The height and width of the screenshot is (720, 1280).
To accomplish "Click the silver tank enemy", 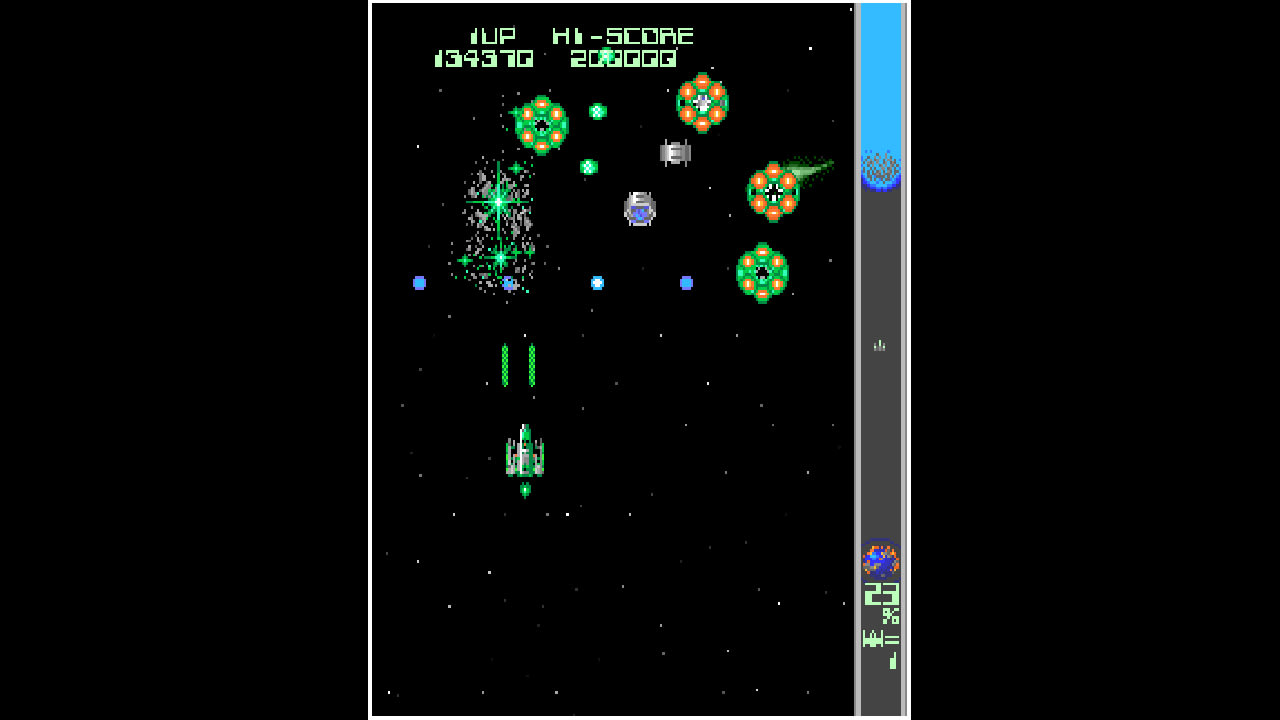I will pos(674,152).
